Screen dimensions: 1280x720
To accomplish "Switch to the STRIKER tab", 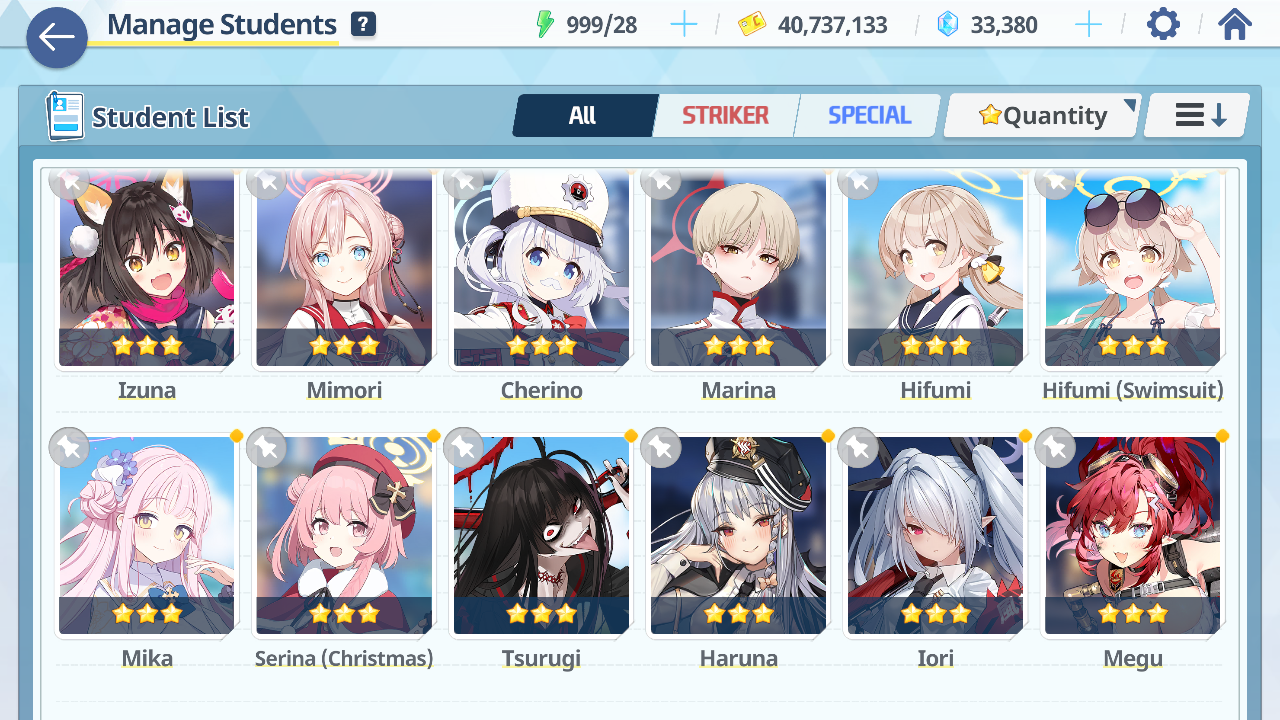I will coord(725,116).
